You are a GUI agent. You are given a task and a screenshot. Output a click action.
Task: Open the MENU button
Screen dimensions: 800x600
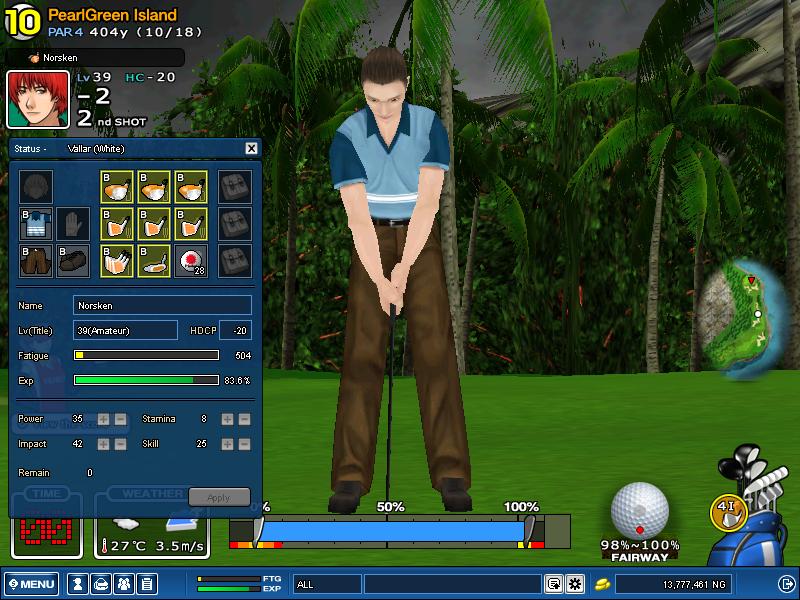coord(33,584)
